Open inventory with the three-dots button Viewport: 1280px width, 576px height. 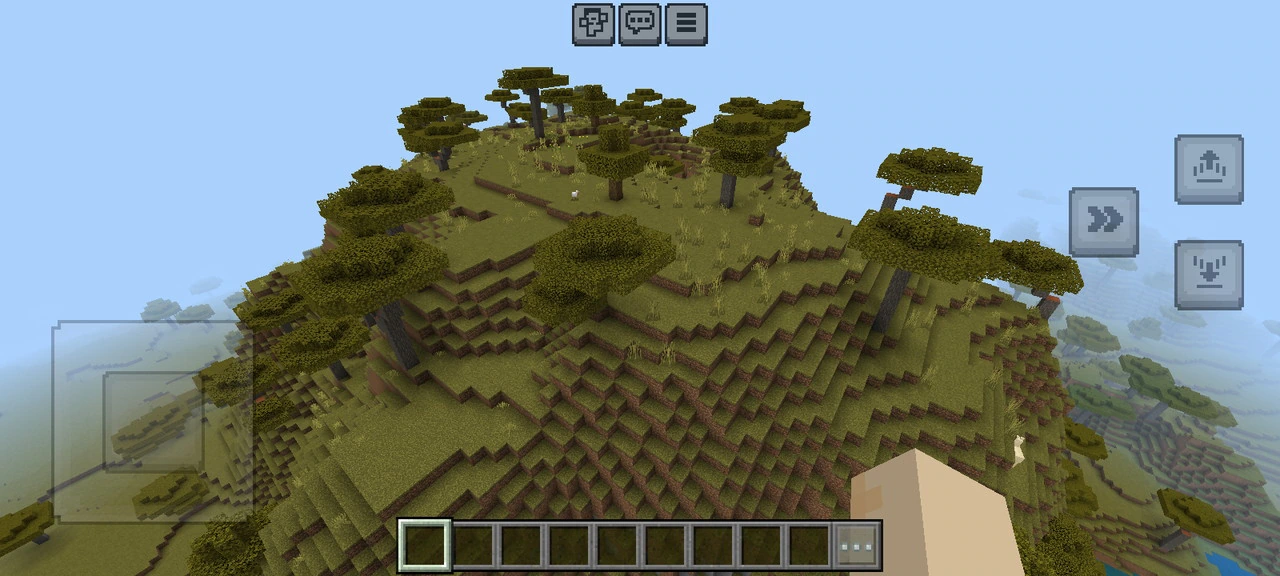(857, 546)
